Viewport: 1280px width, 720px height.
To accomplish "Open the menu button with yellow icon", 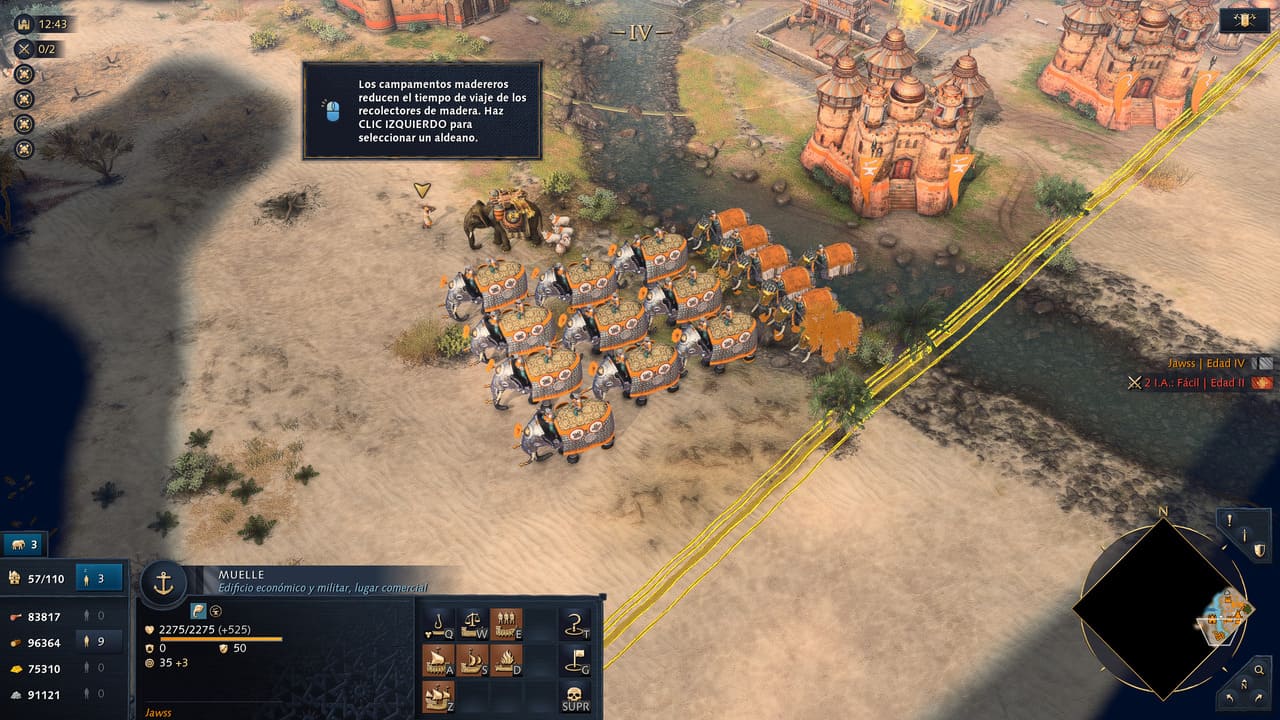I will tap(1245, 20).
